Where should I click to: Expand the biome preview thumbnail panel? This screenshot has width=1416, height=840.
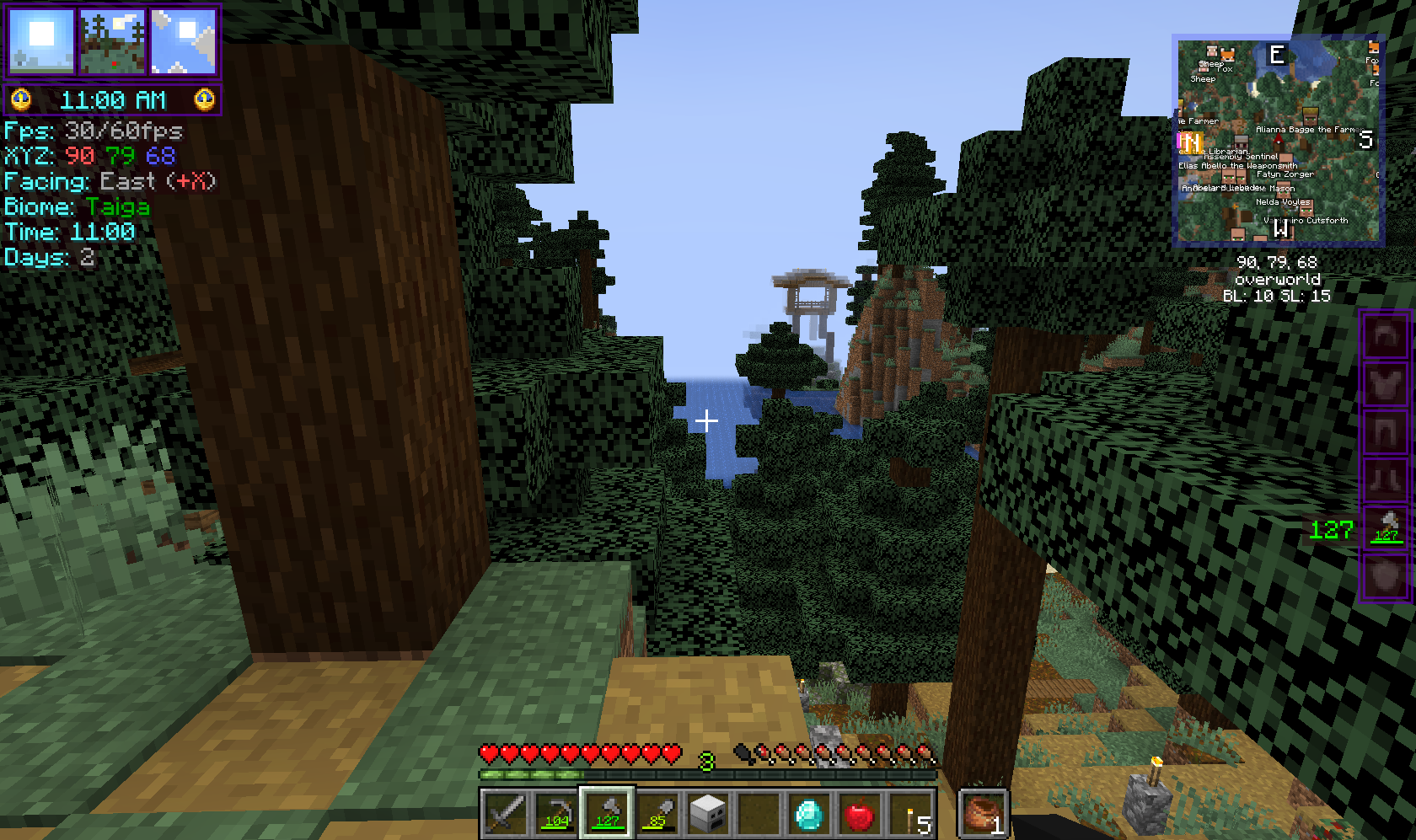click(113, 40)
